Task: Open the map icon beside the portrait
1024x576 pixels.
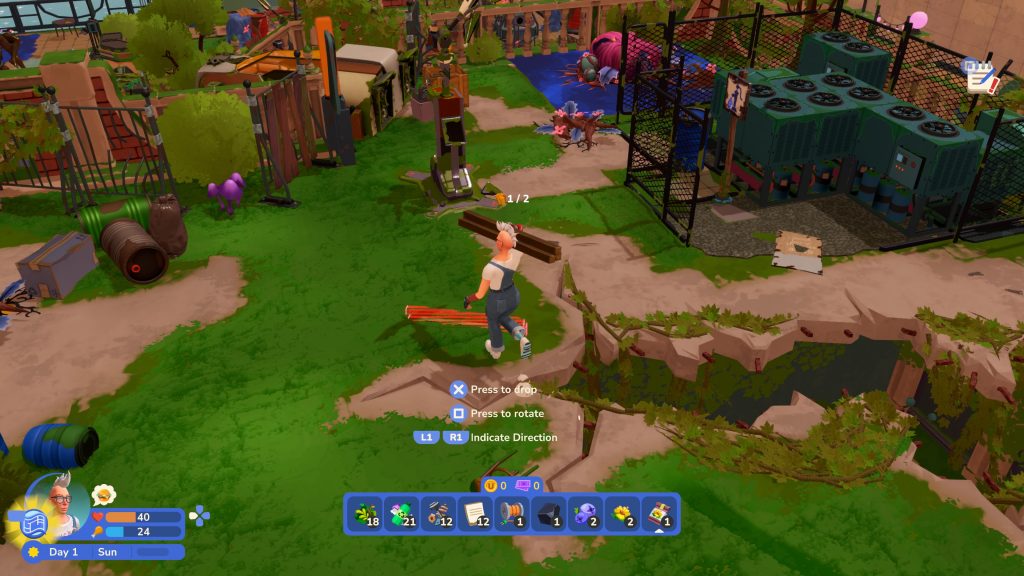Action: tap(35, 523)
